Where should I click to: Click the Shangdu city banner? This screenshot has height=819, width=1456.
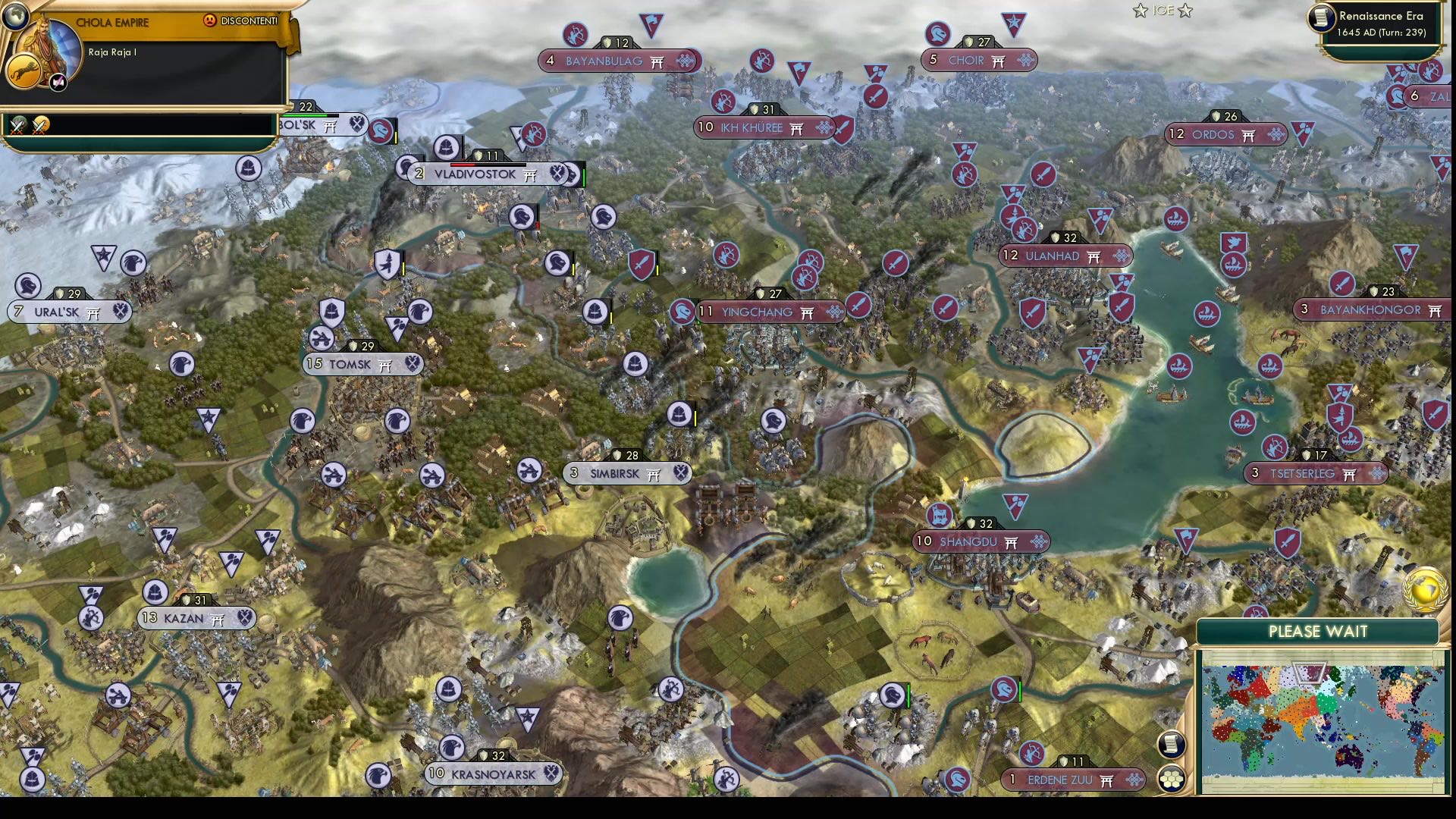tap(978, 541)
